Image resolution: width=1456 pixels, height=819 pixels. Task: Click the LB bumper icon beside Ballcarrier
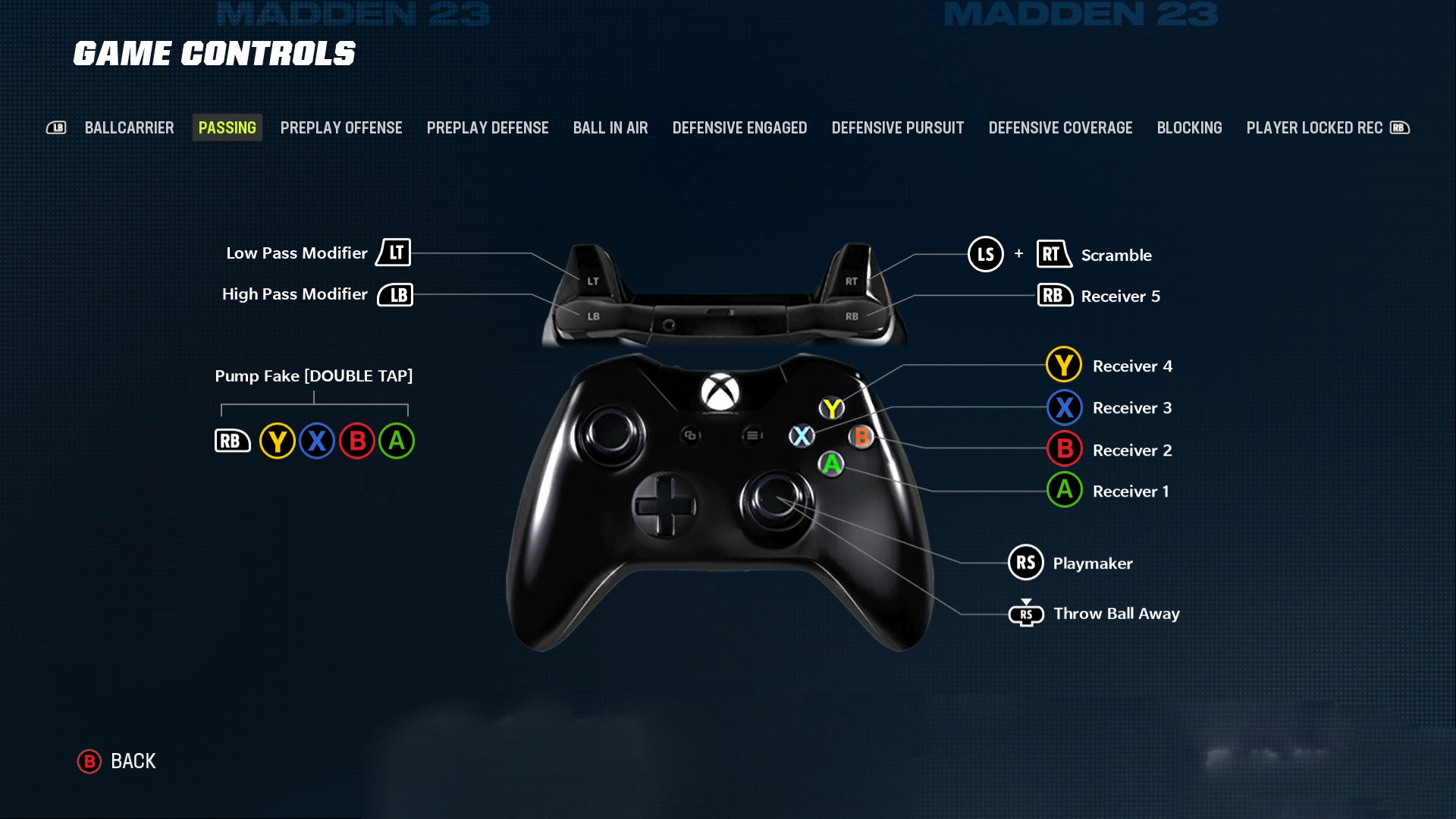pos(57,127)
